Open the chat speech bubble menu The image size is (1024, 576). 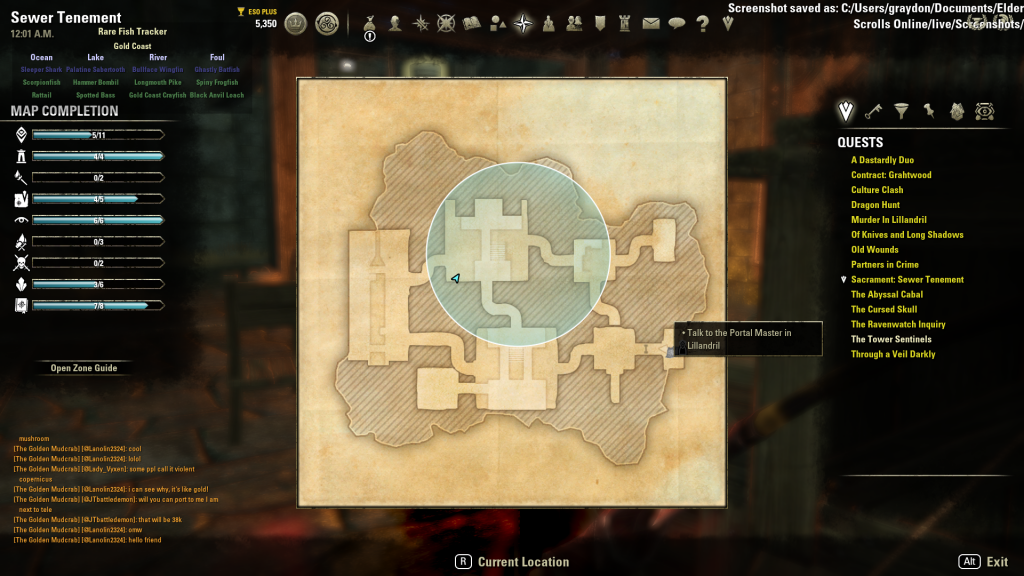[x=676, y=23]
